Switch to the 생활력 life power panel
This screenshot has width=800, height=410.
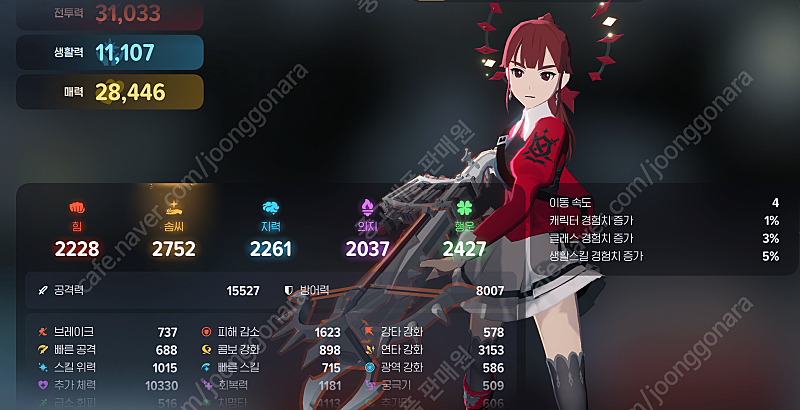[110, 53]
